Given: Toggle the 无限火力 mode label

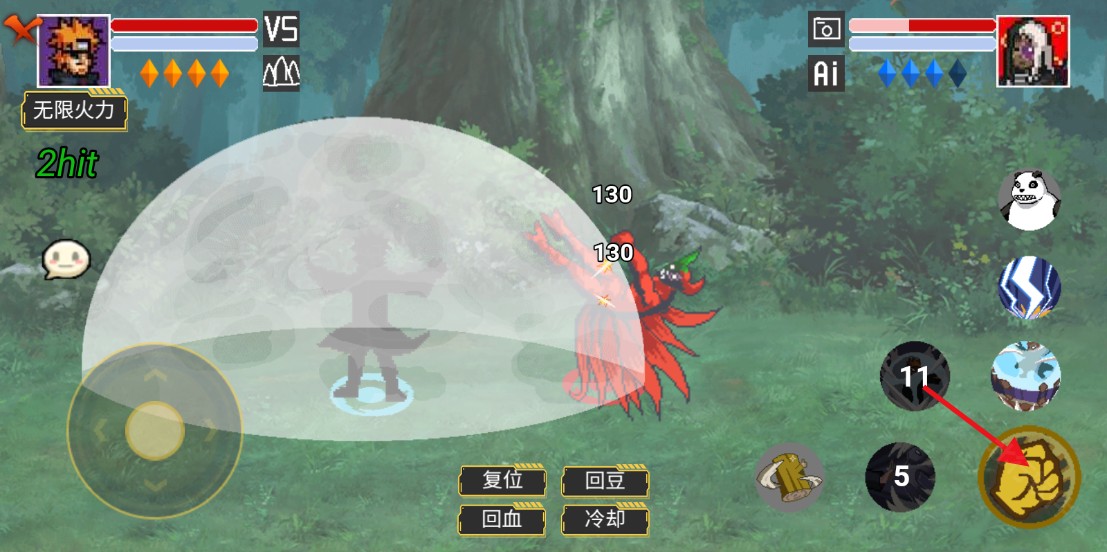Looking at the screenshot, I should [x=75, y=110].
